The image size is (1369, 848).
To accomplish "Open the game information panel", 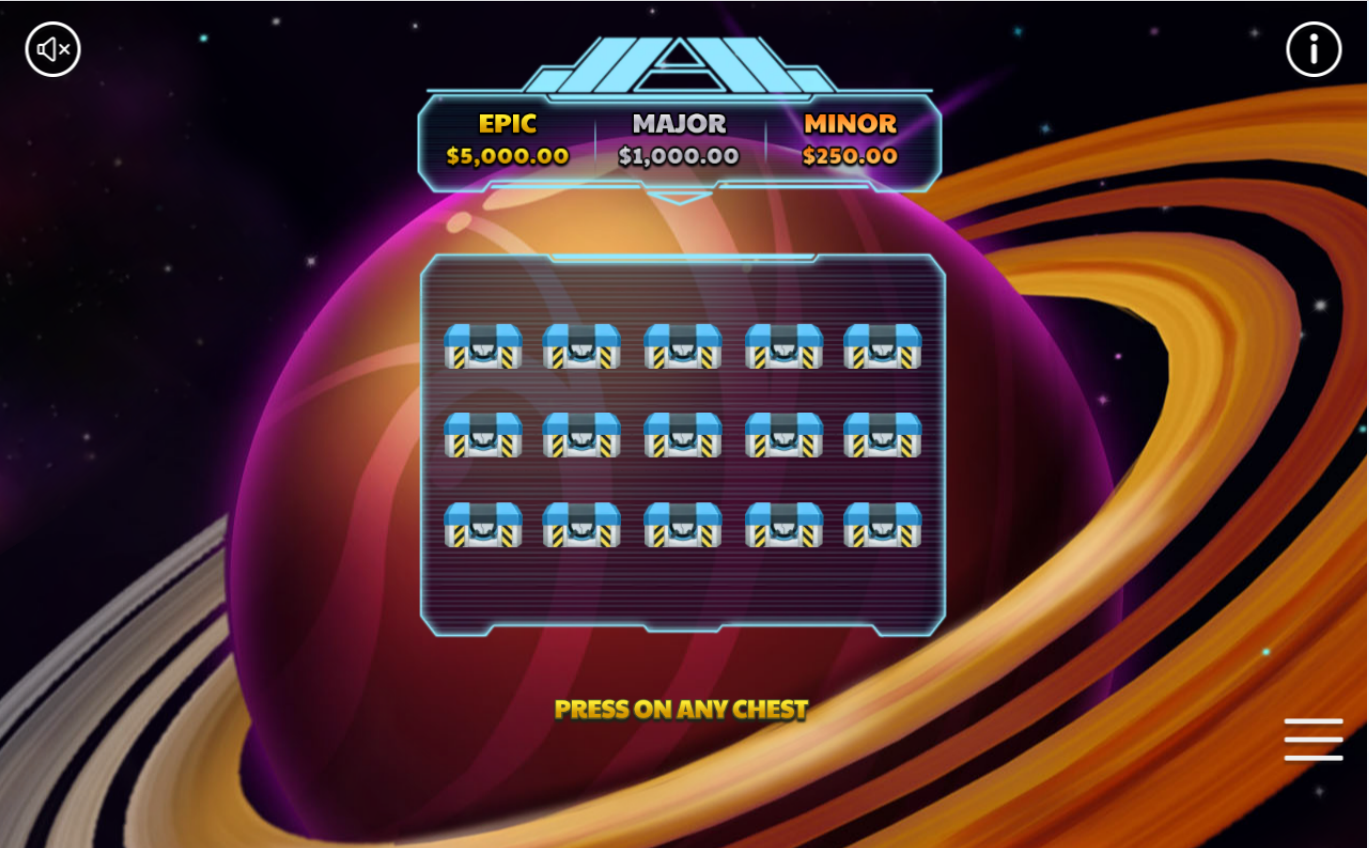I will (1314, 49).
